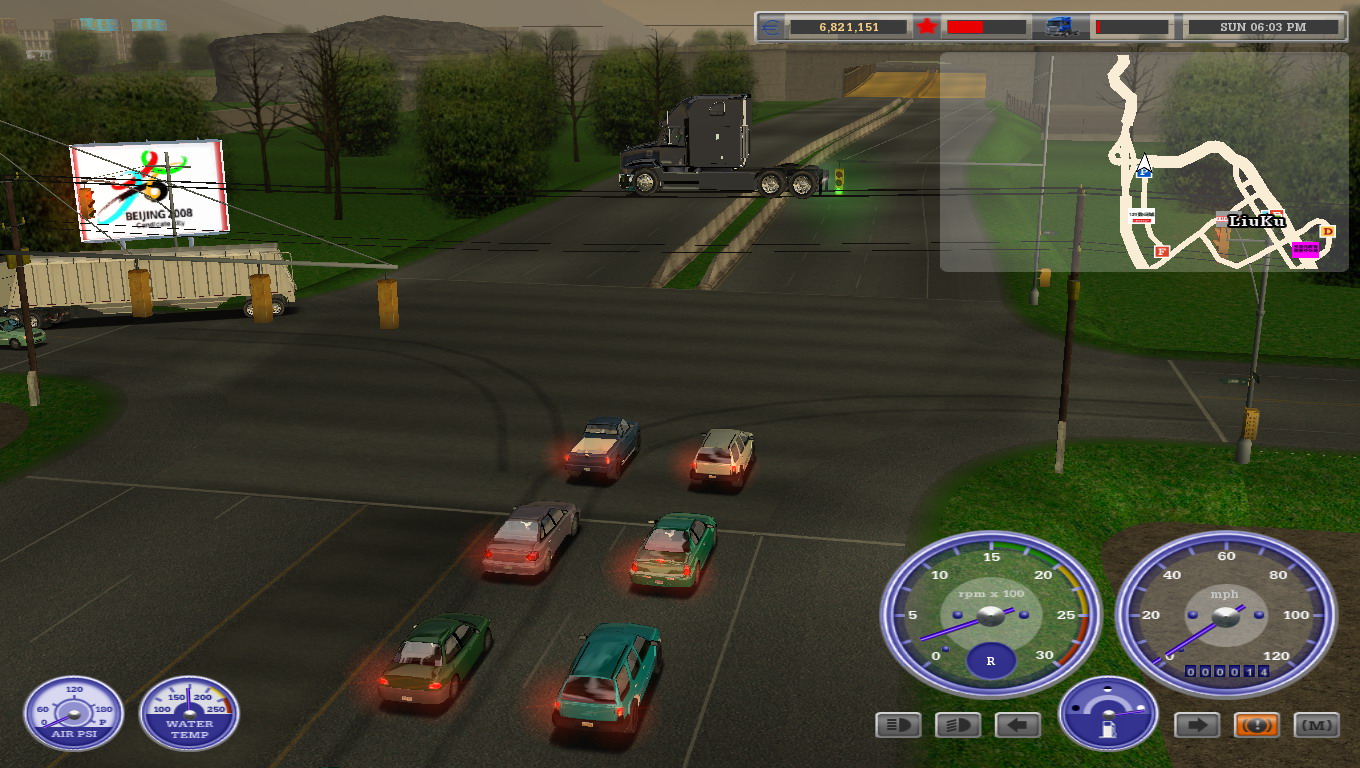Click the euro currency icon
1360x768 pixels.
[x=771, y=27]
